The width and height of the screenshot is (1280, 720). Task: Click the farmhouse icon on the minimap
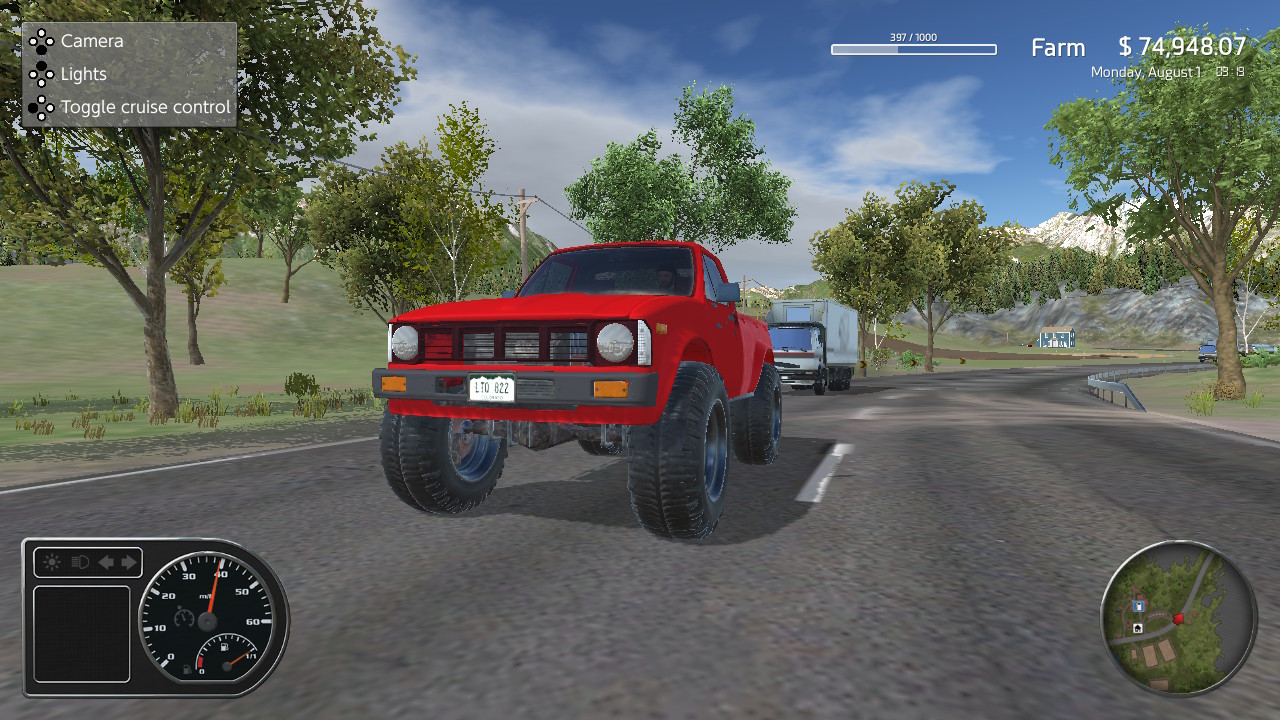pyautogui.click(x=1138, y=628)
